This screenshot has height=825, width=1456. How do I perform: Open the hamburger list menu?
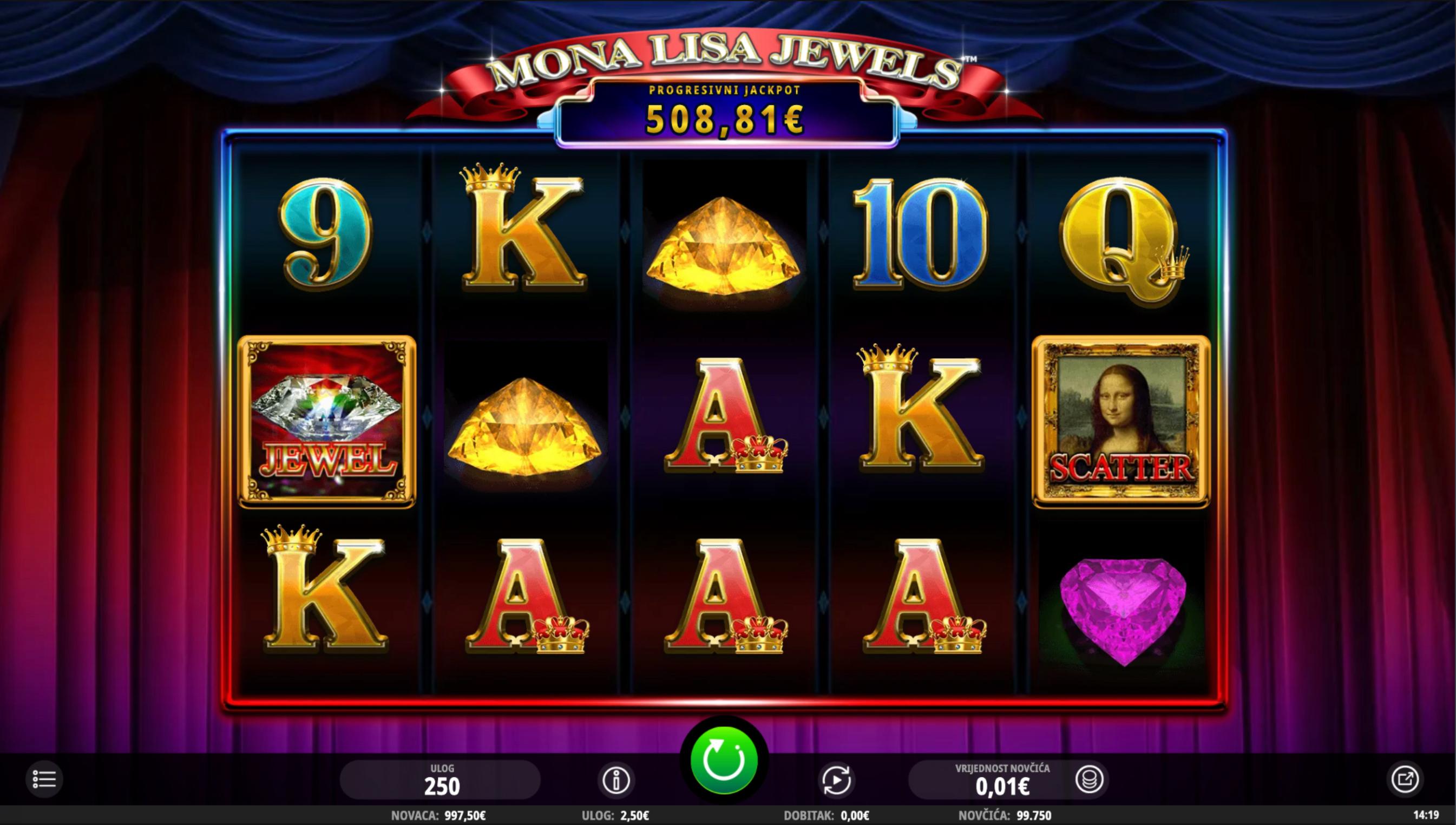pos(44,779)
